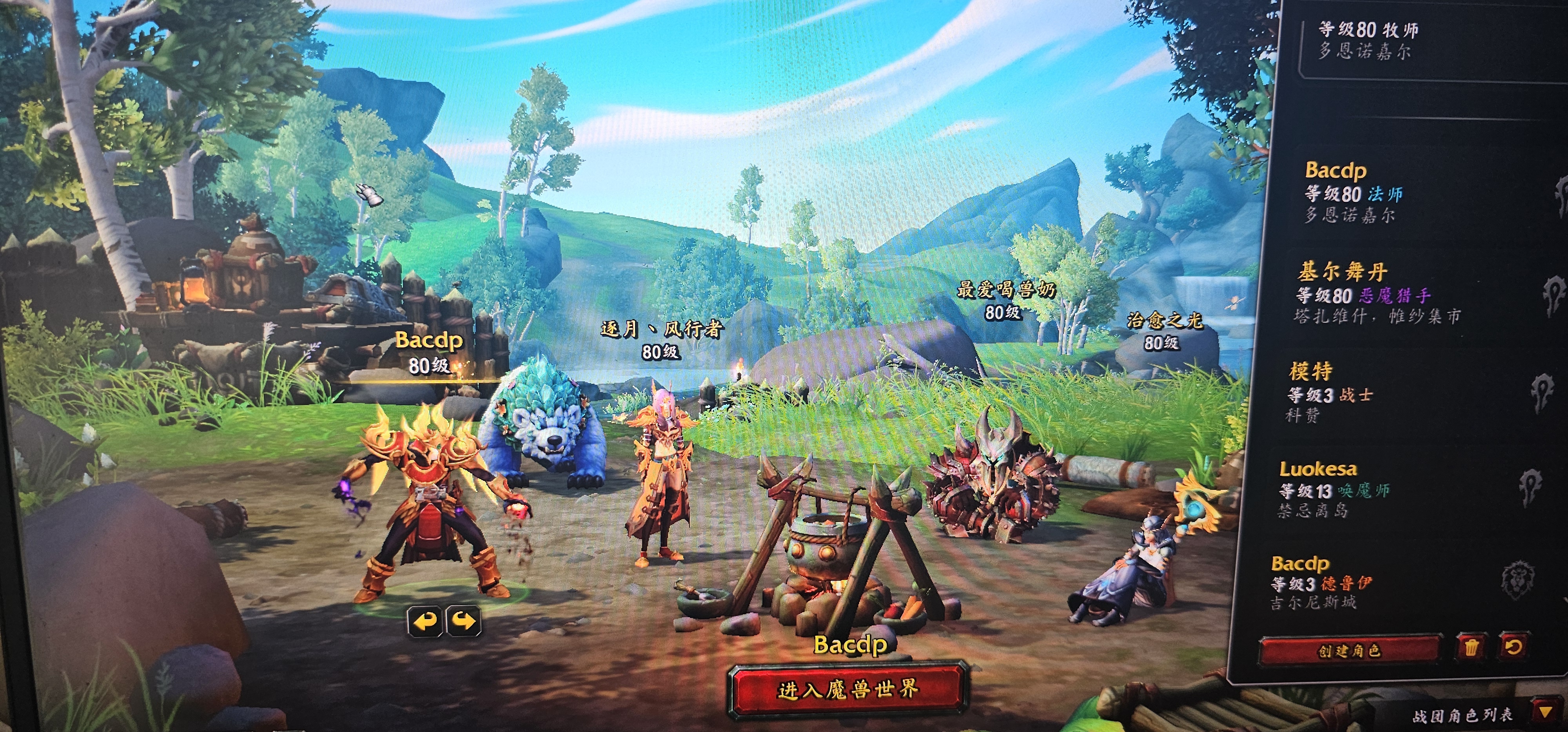Delete character using the trash can icon

[x=1471, y=647]
